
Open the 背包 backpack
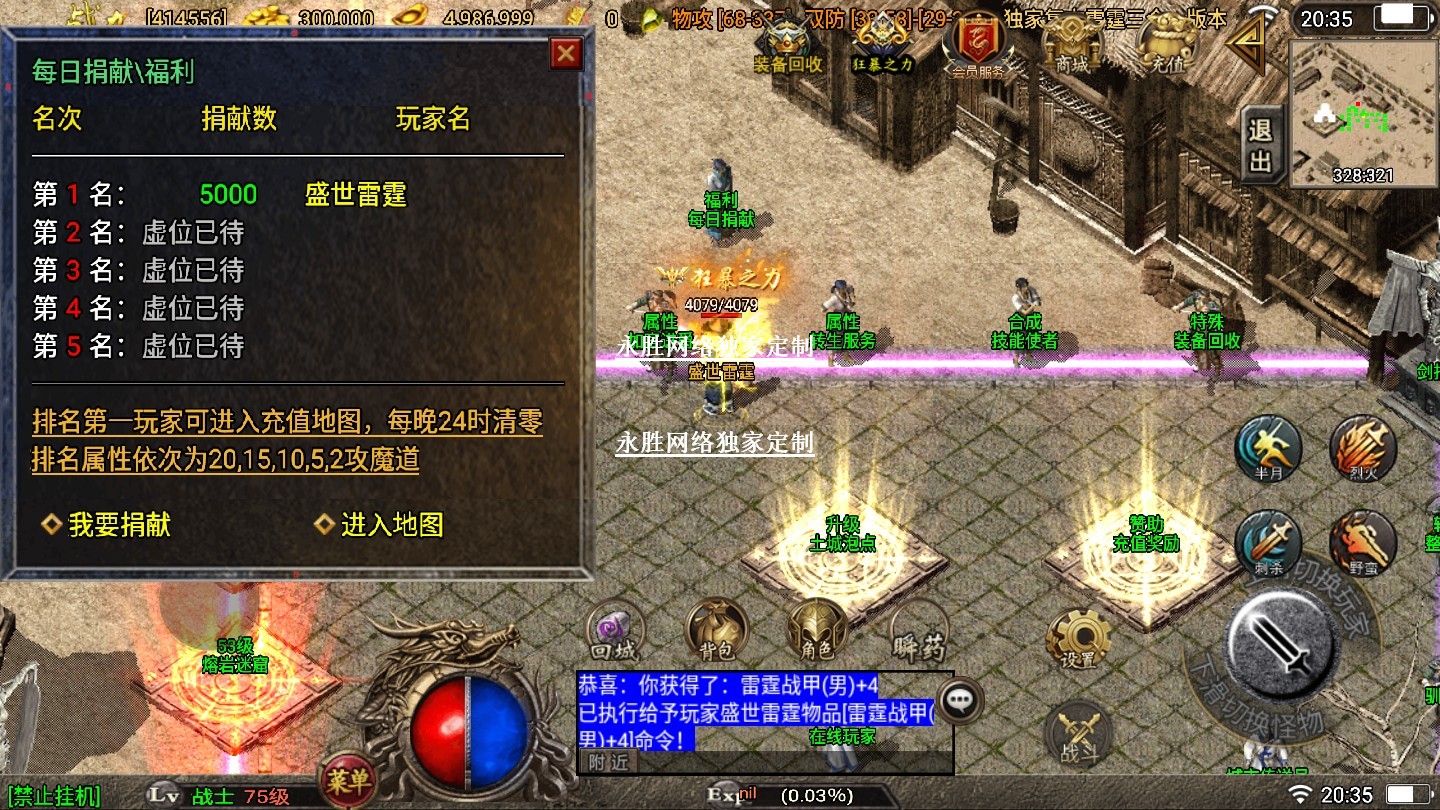716,633
